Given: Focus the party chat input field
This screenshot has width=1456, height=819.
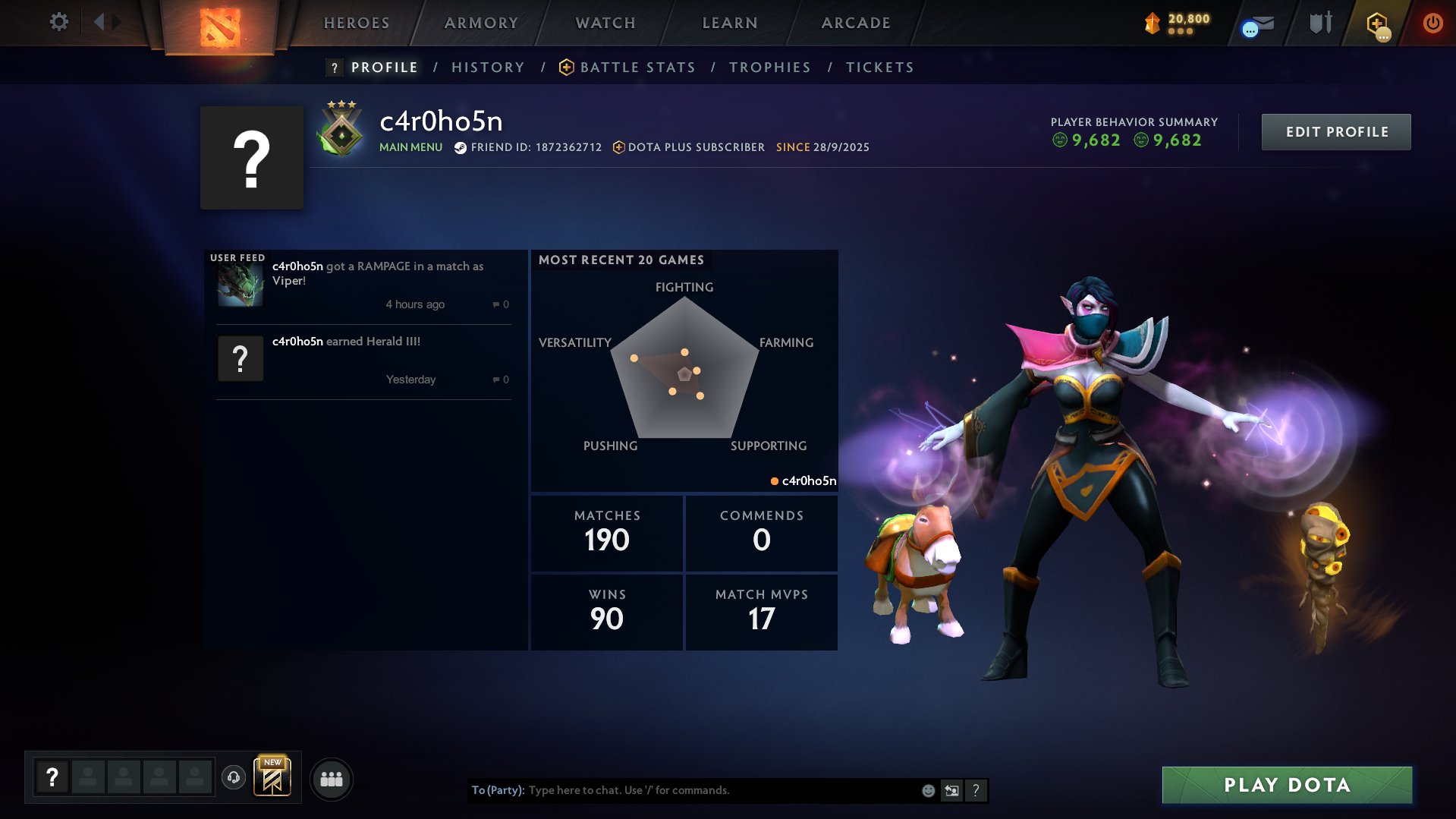Looking at the screenshot, I should (x=721, y=790).
